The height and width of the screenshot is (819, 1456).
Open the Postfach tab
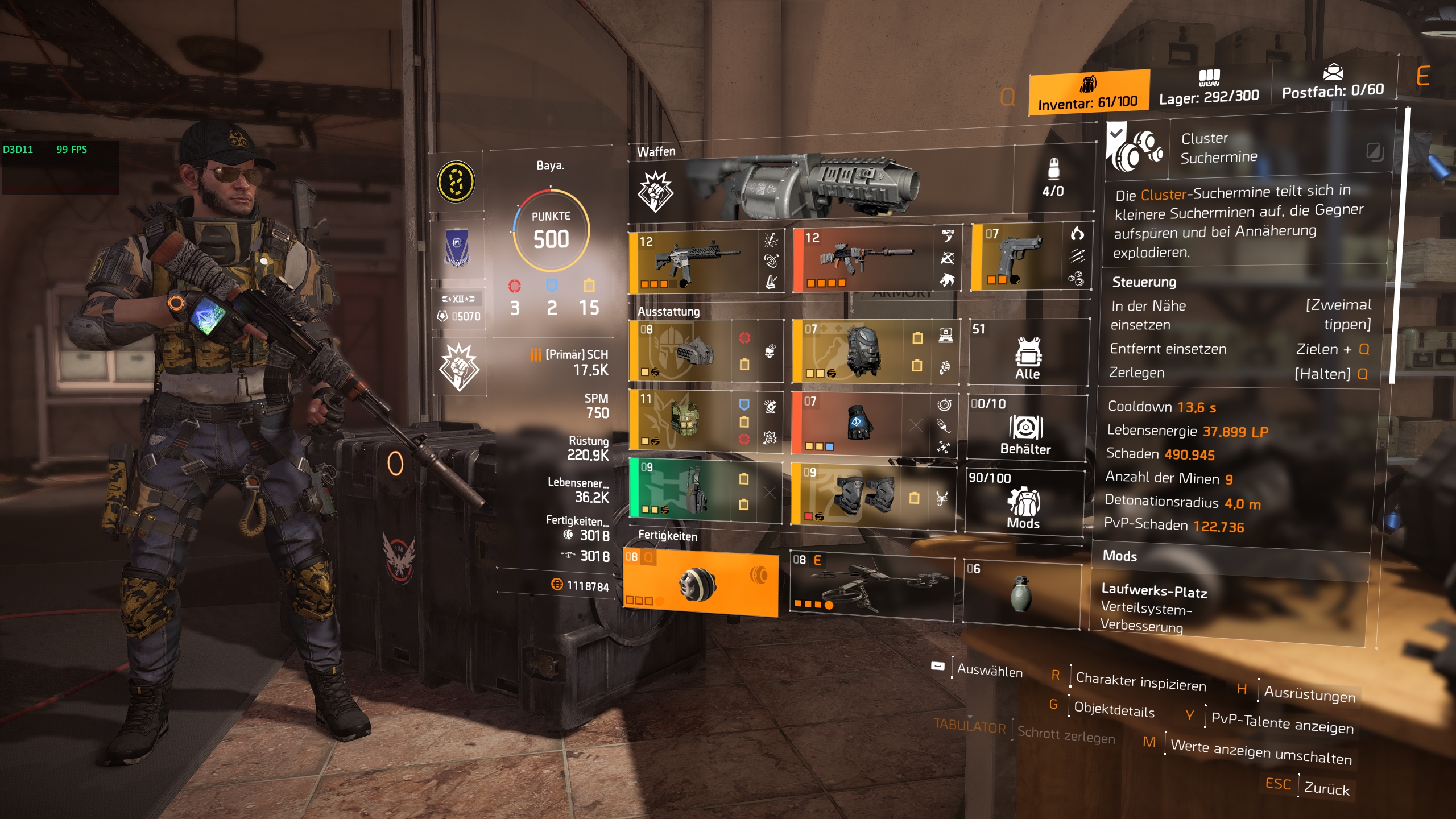coord(1334,85)
